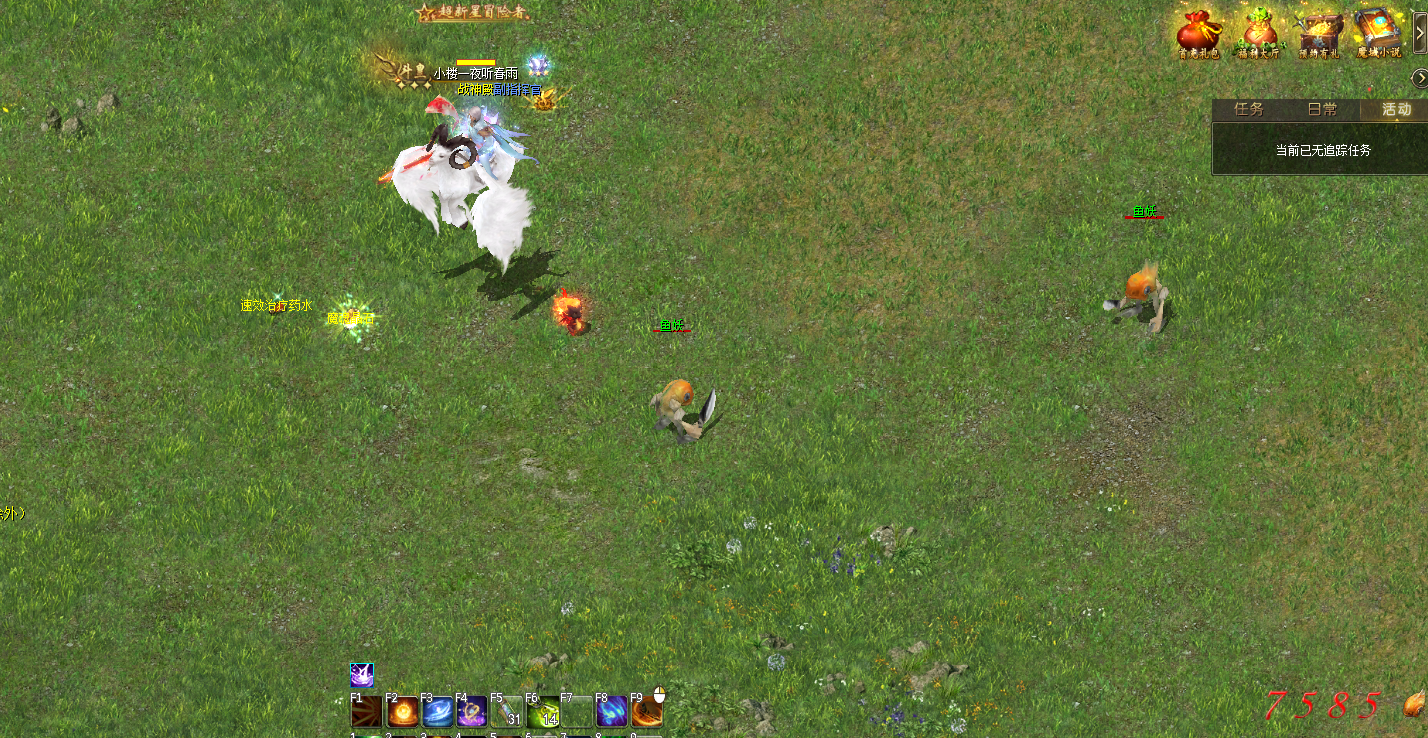
Task: Activate the F3 blue vortex skill
Action: (437, 711)
